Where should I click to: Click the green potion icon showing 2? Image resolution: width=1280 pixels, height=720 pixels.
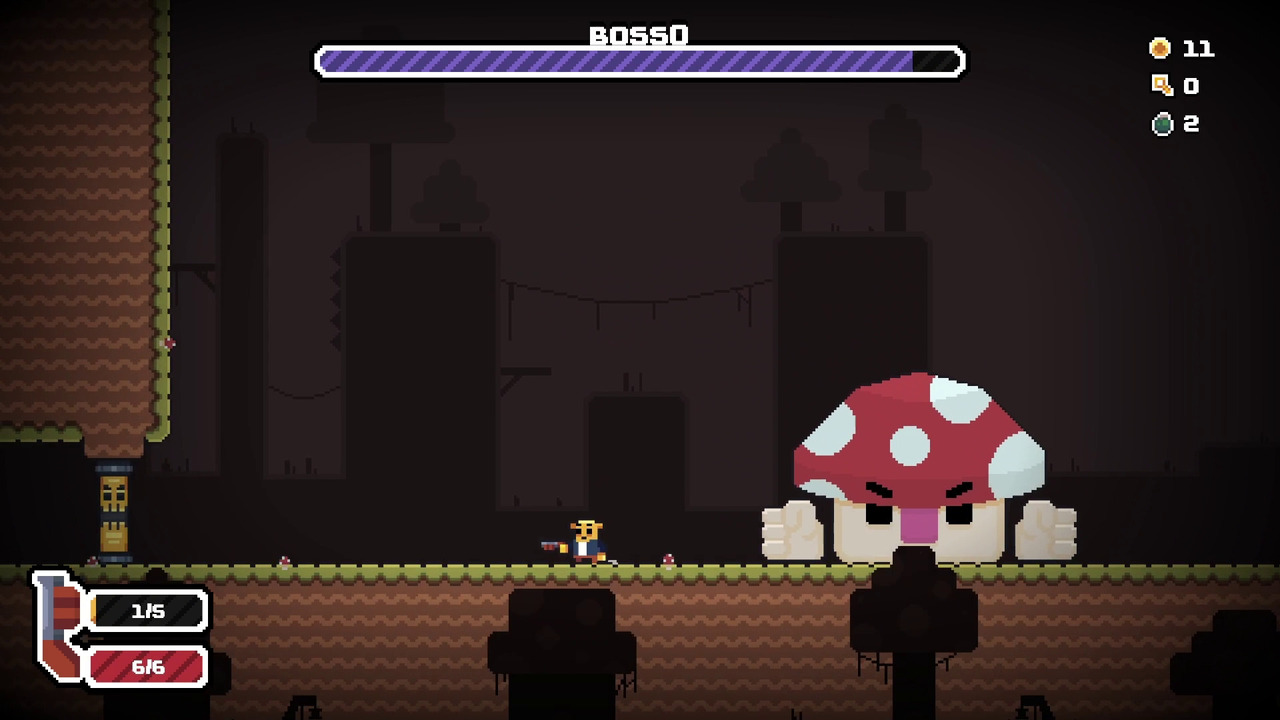tap(1161, 124)
